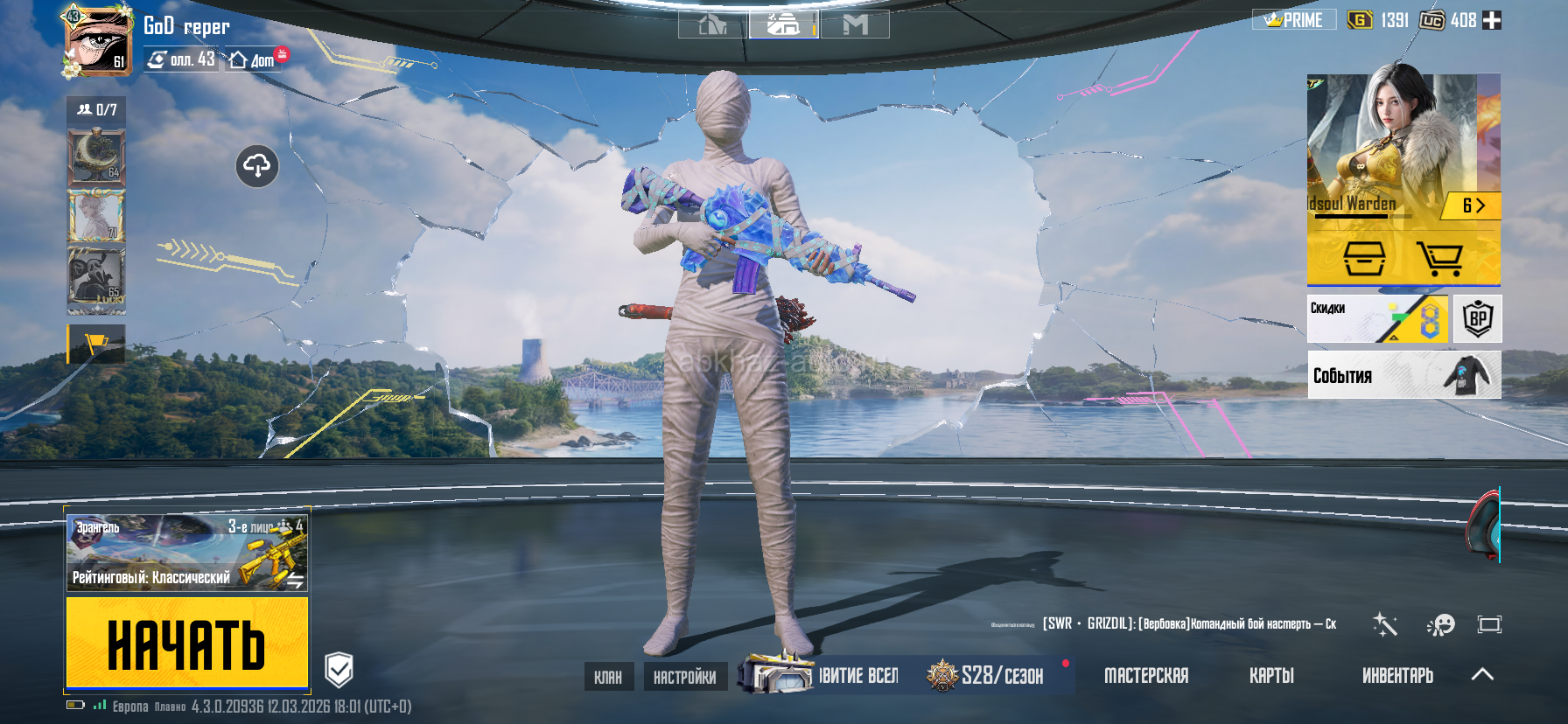Click the cloud download icon
Screen dimensions: 1568x724
(x=257, y=165)
